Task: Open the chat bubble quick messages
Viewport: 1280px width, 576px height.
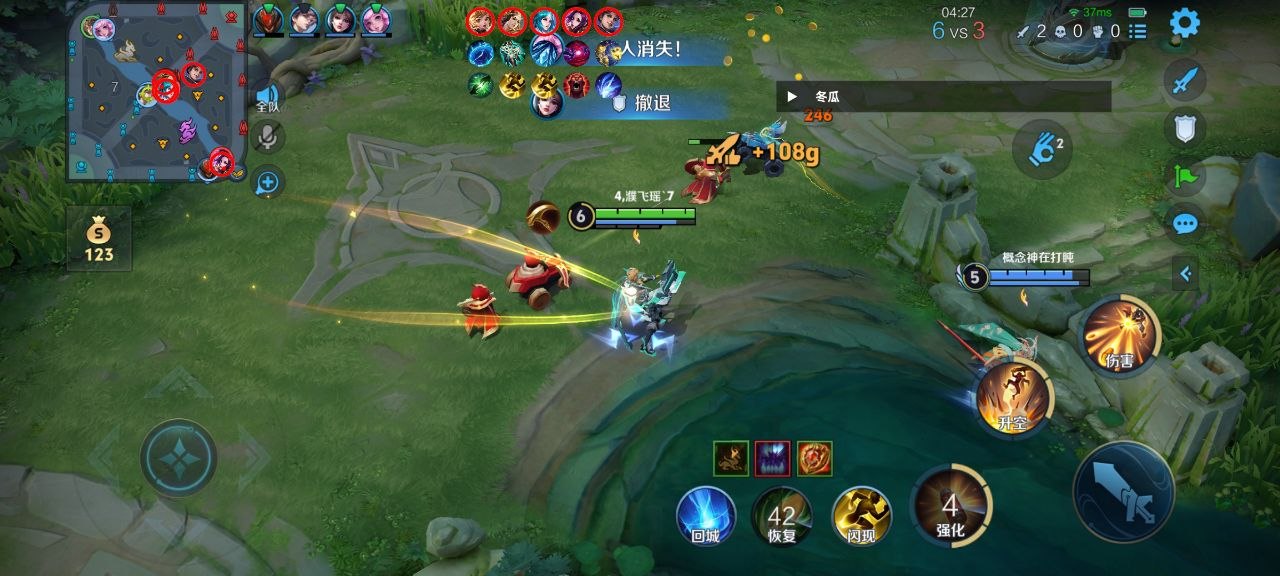Action: point(1185,223)
